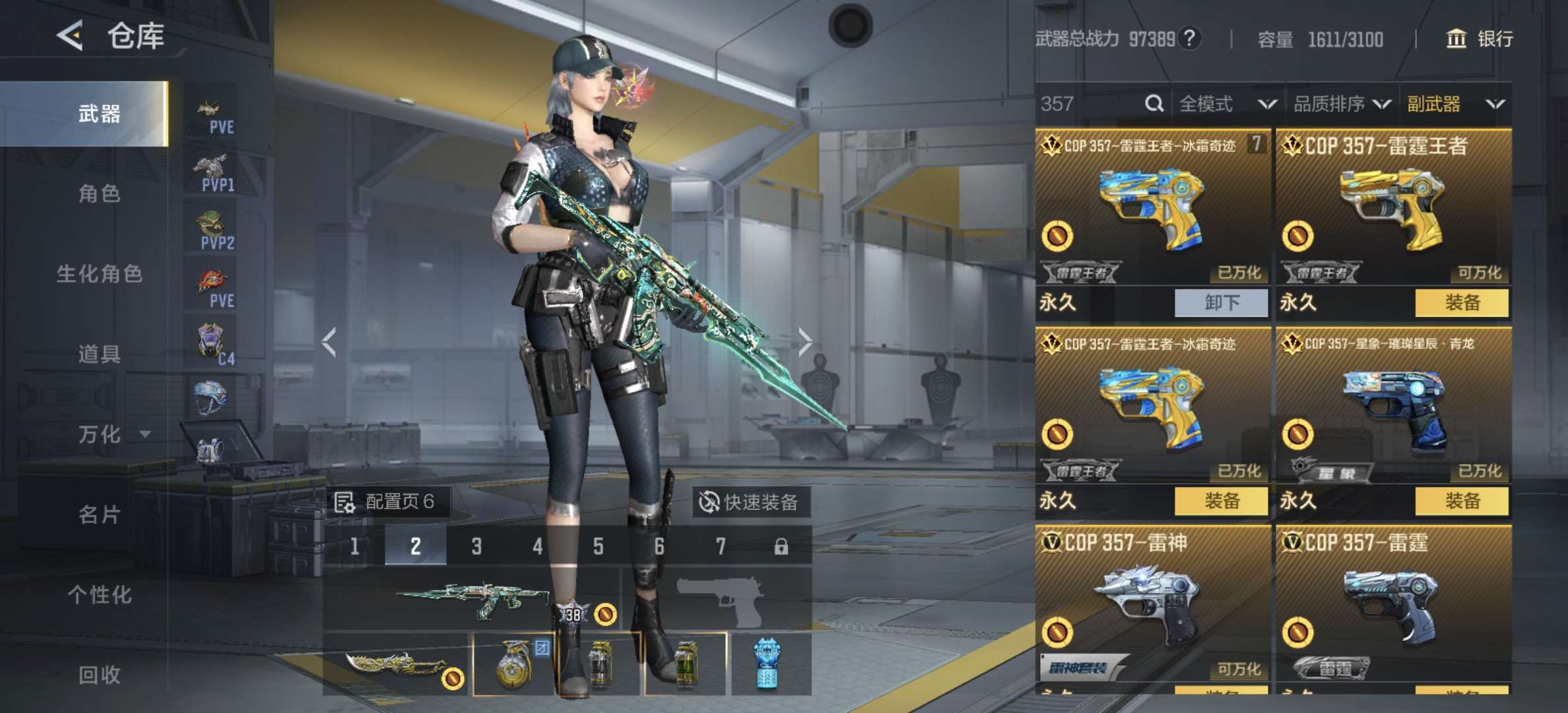Click the 357 weapon search field

1089,104
